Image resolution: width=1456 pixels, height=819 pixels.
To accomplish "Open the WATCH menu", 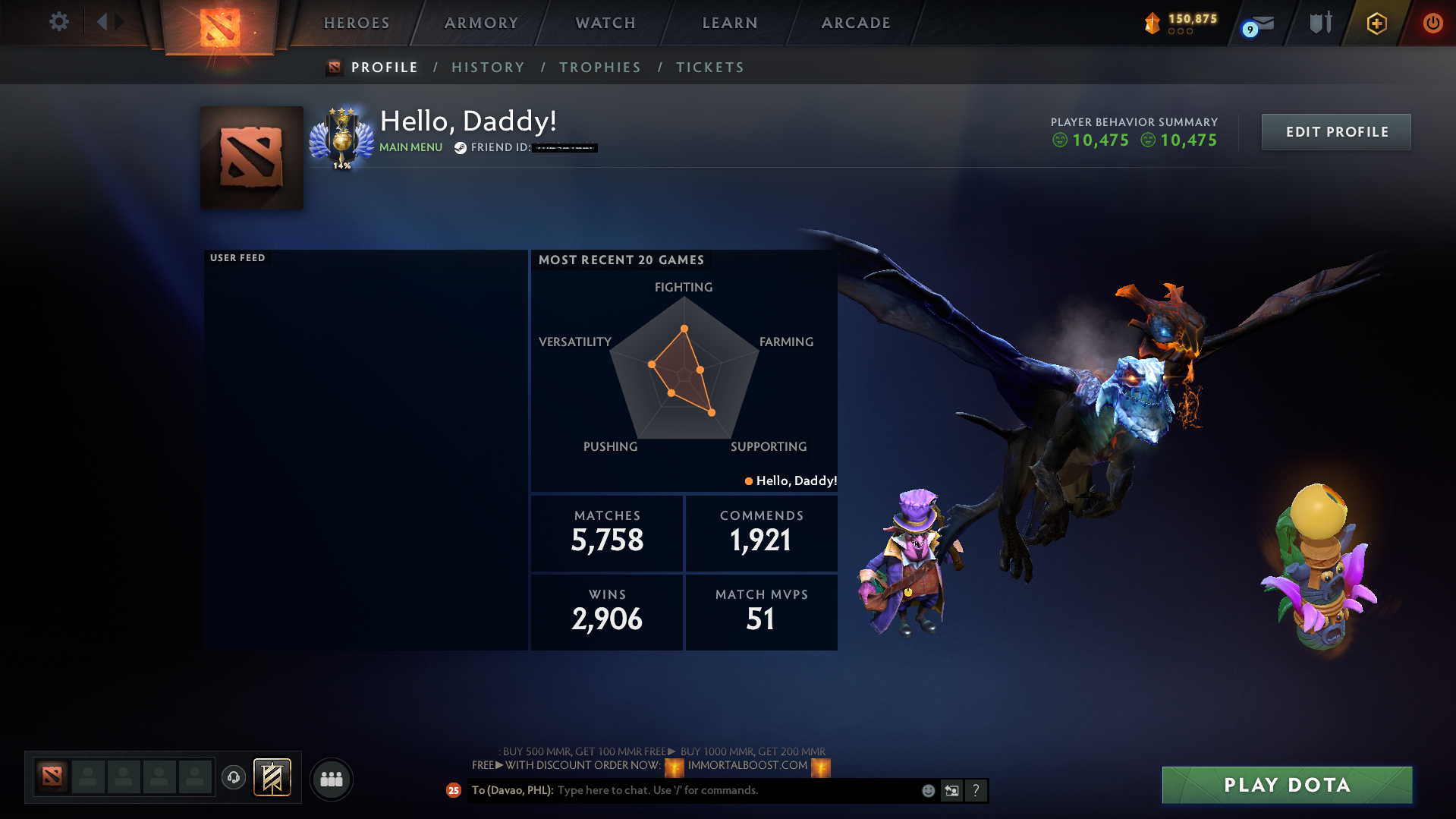I will click(605, 23).
